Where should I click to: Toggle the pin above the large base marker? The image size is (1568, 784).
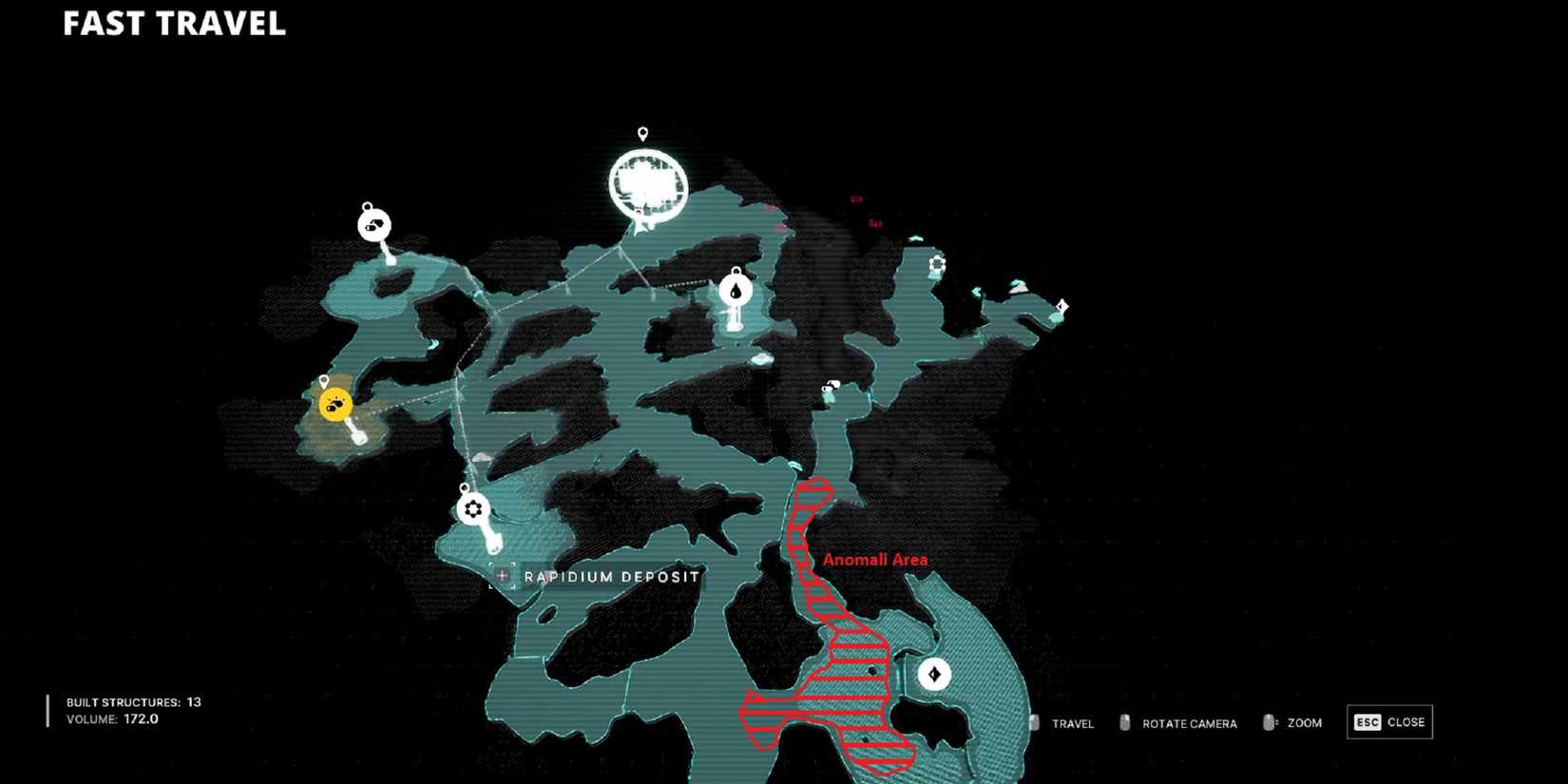tap(644, 132)
